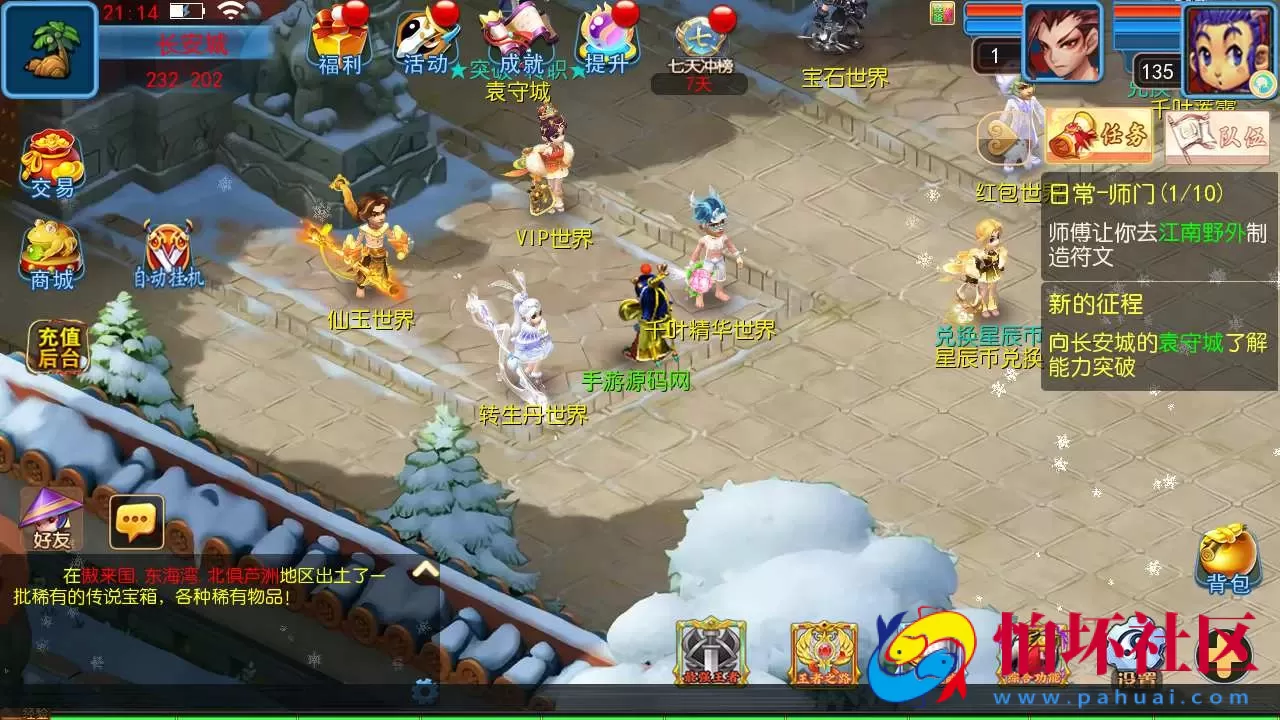Expand the announcement bar with the up arrow
Viewport: 1280px width, 720px height.
[x=424, y=567]
